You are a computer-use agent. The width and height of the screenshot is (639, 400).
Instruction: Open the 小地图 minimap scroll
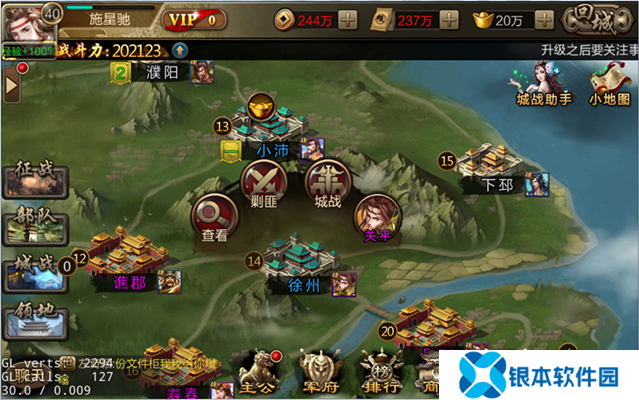610,83
